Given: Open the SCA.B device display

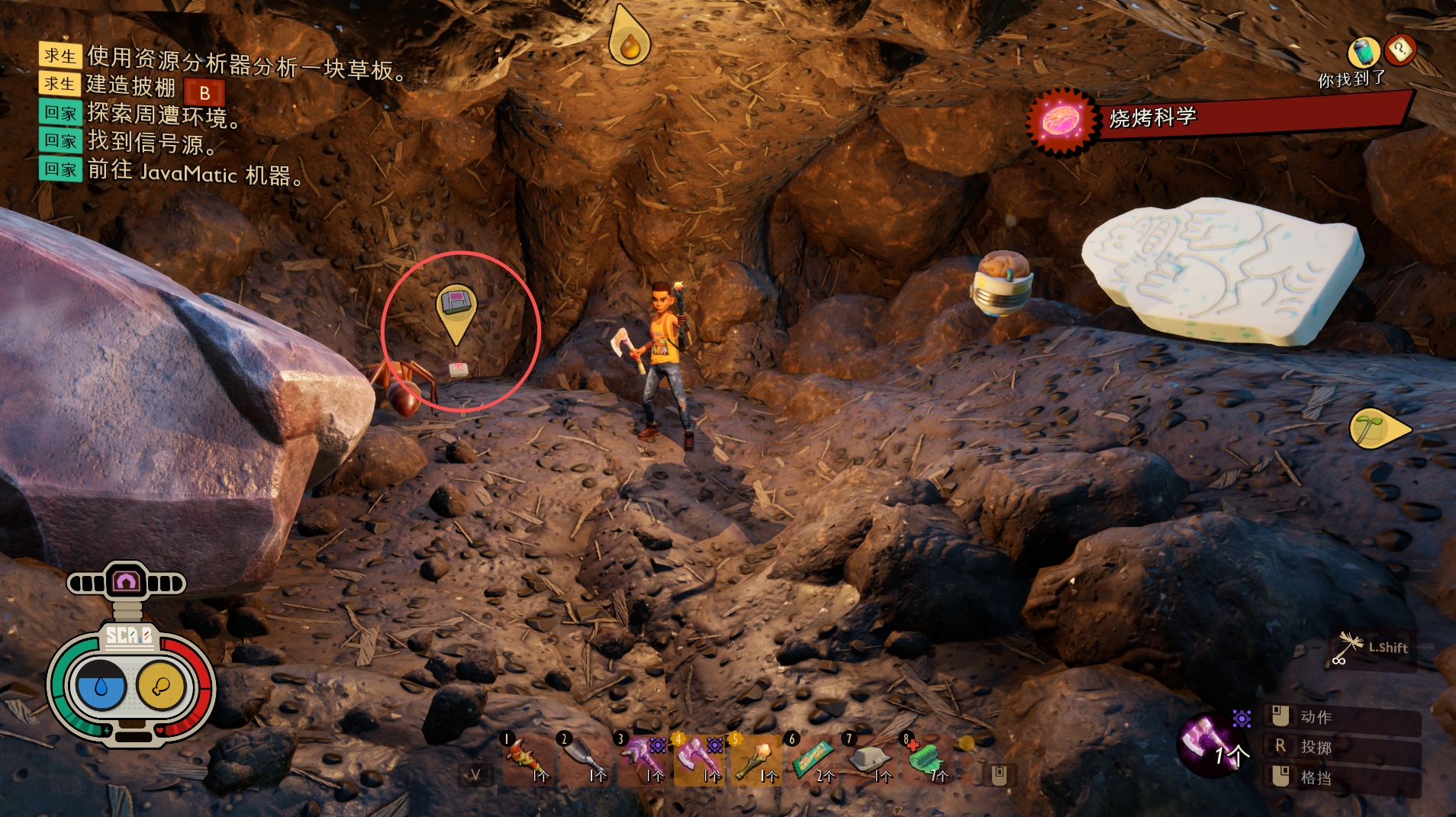Looking at the screenshot, I should pos(130,685).
